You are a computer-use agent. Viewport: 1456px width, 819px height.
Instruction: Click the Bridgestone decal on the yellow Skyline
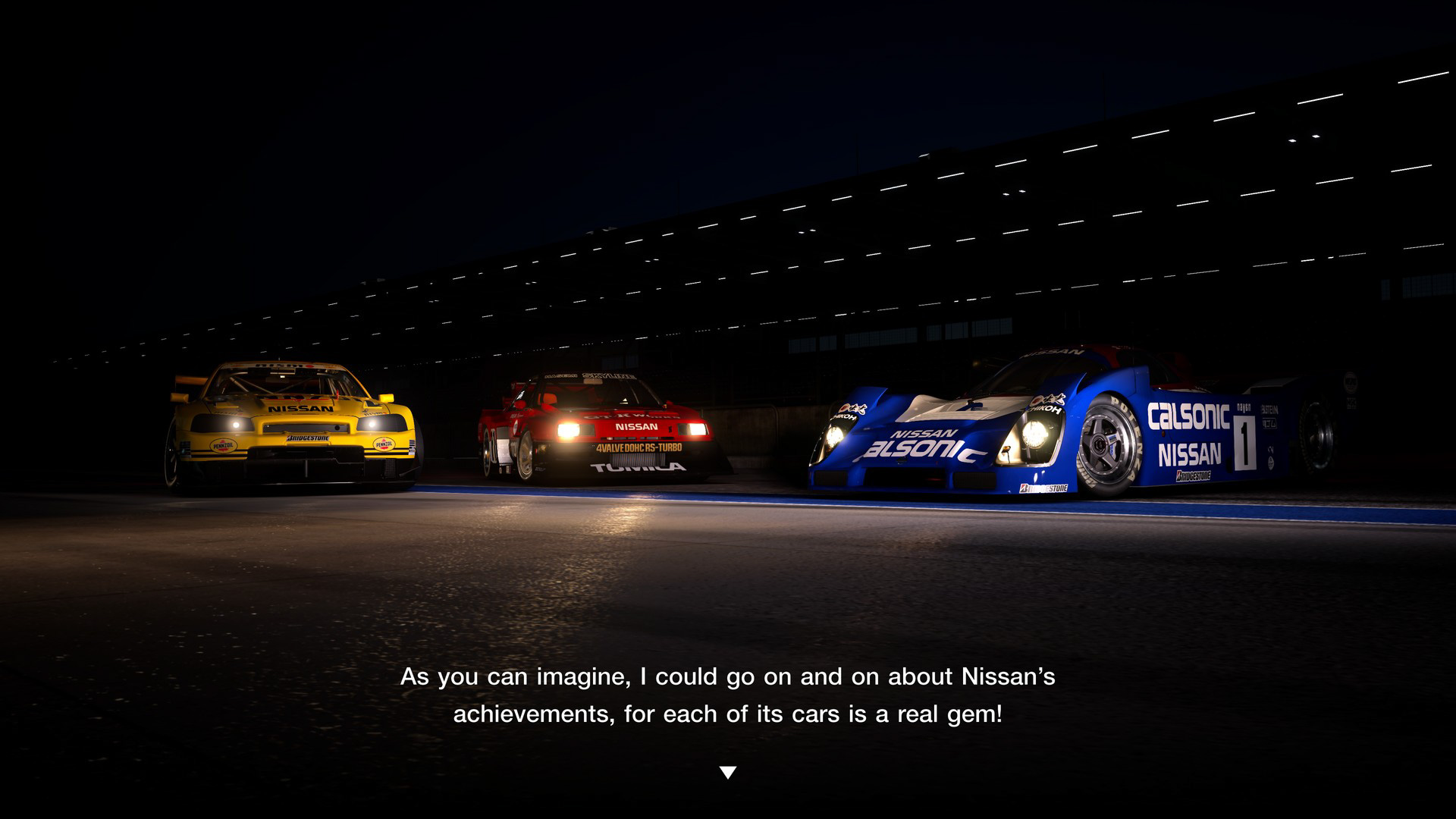(x=307, y=438)
